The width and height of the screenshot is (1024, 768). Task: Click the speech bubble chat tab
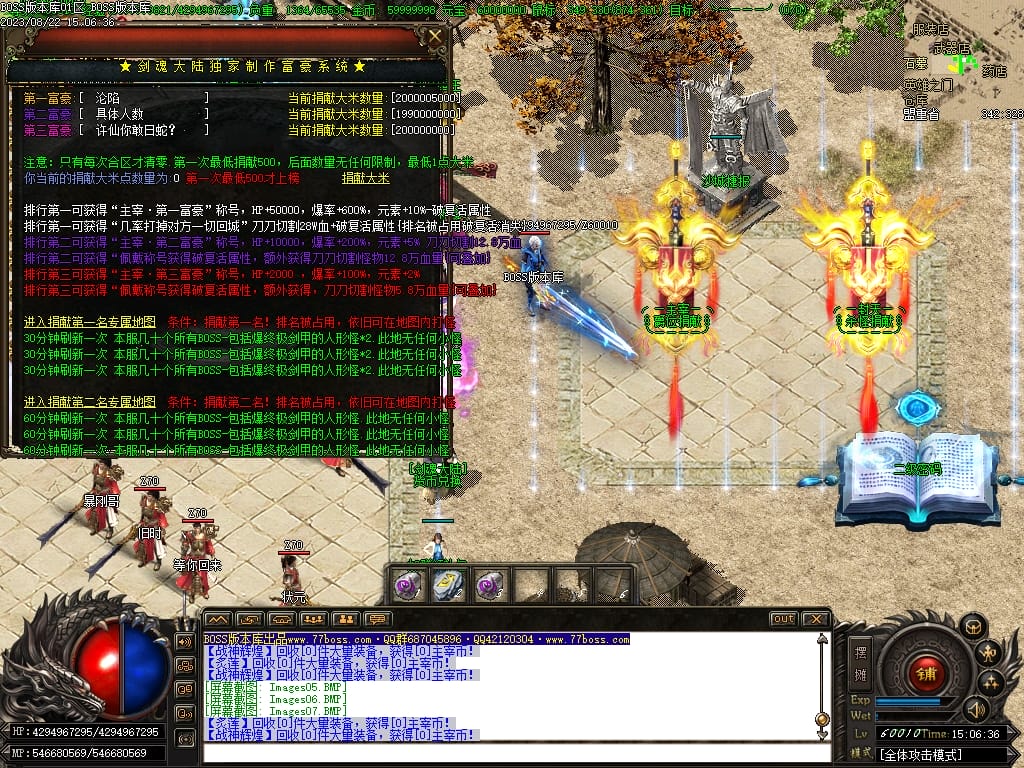click(377, 619)
